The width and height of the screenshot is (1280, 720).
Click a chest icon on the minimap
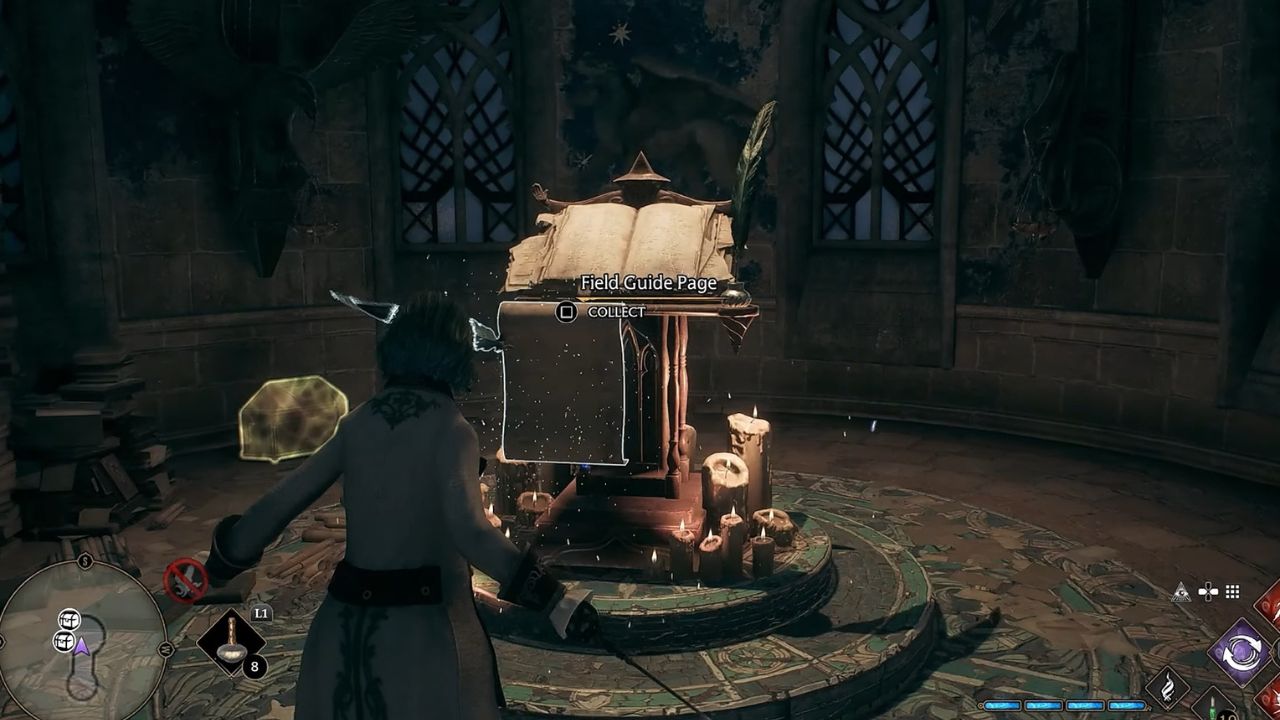click(x=70, y=621)
